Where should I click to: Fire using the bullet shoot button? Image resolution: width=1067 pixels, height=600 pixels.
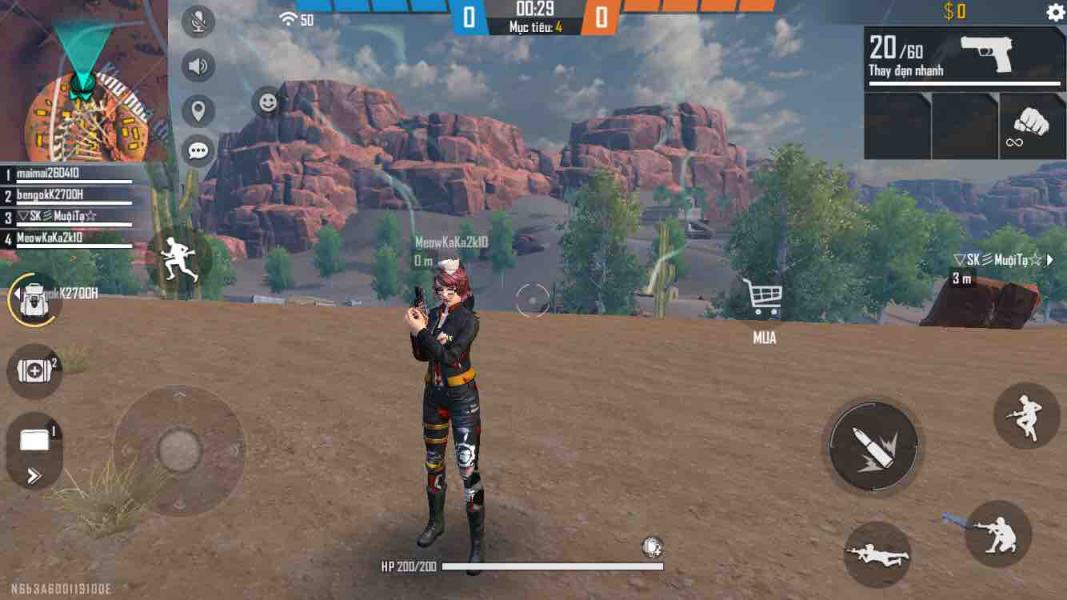coord(873,446)
